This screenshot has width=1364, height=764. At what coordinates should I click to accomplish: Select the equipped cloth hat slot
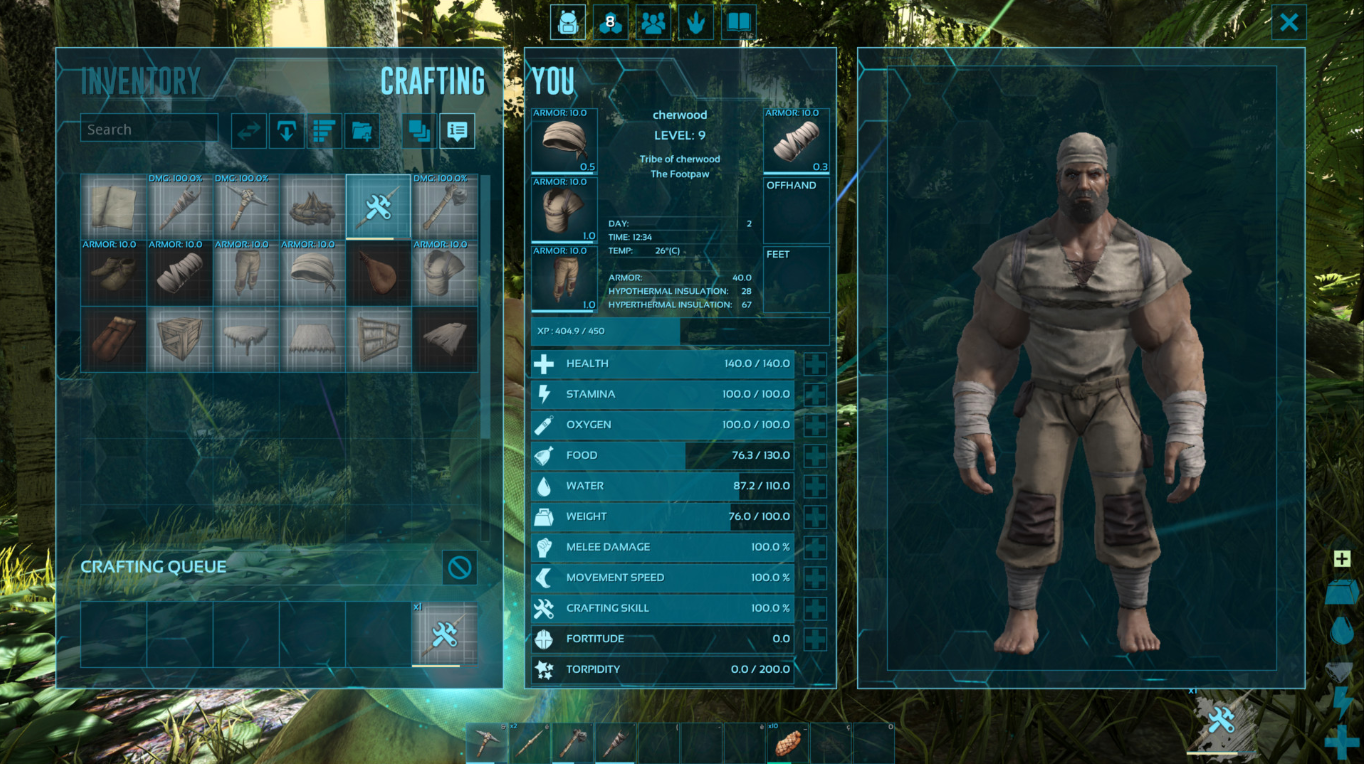click(564, 142)
